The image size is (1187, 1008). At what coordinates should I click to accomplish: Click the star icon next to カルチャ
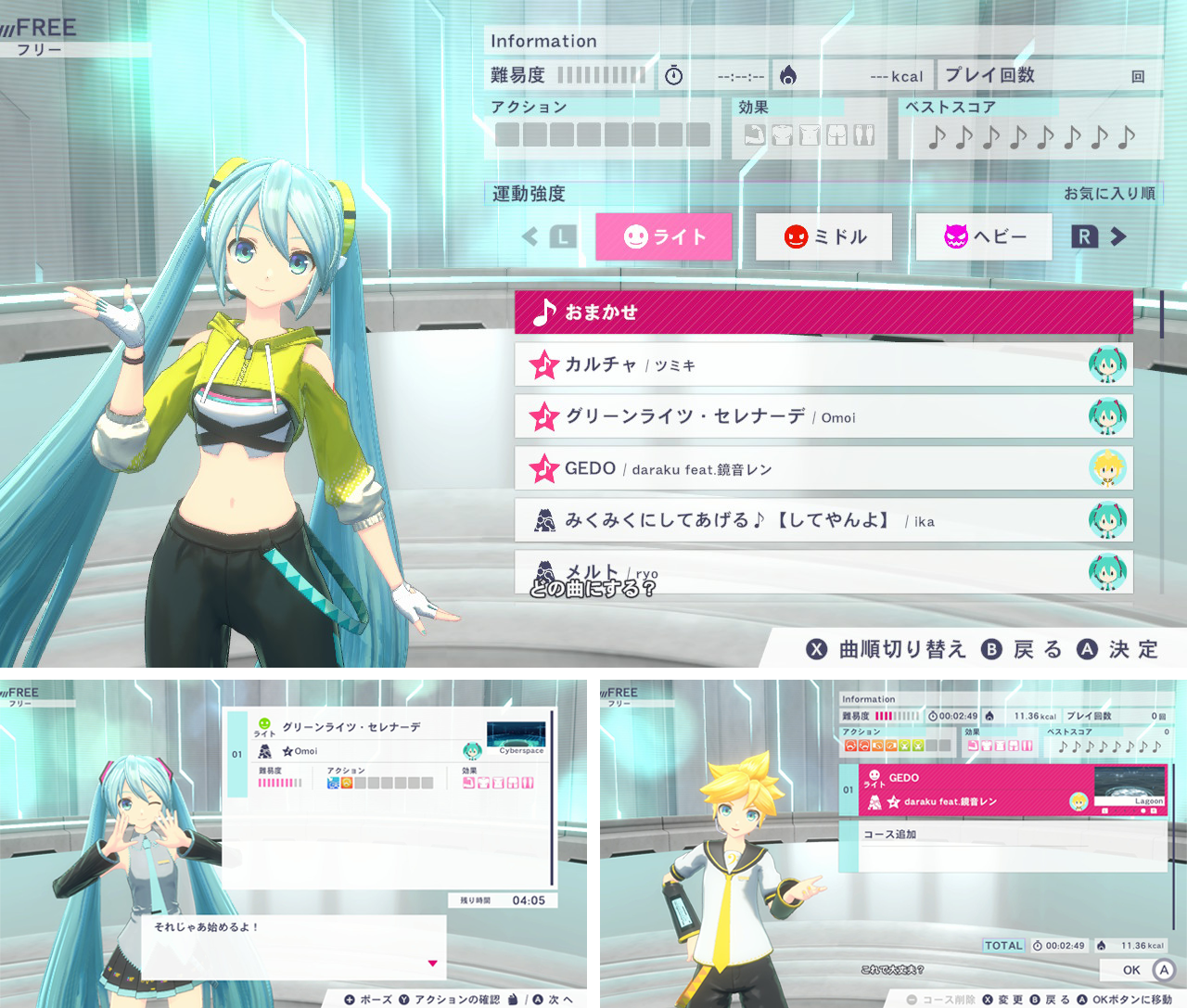(546, 364)
